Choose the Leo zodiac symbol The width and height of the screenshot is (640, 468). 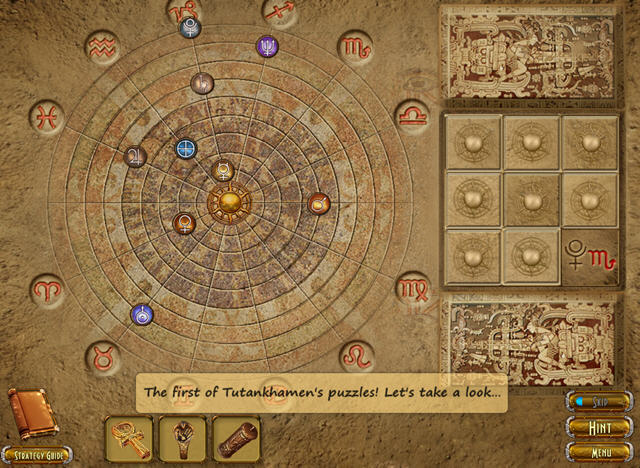tap(356, 356)
